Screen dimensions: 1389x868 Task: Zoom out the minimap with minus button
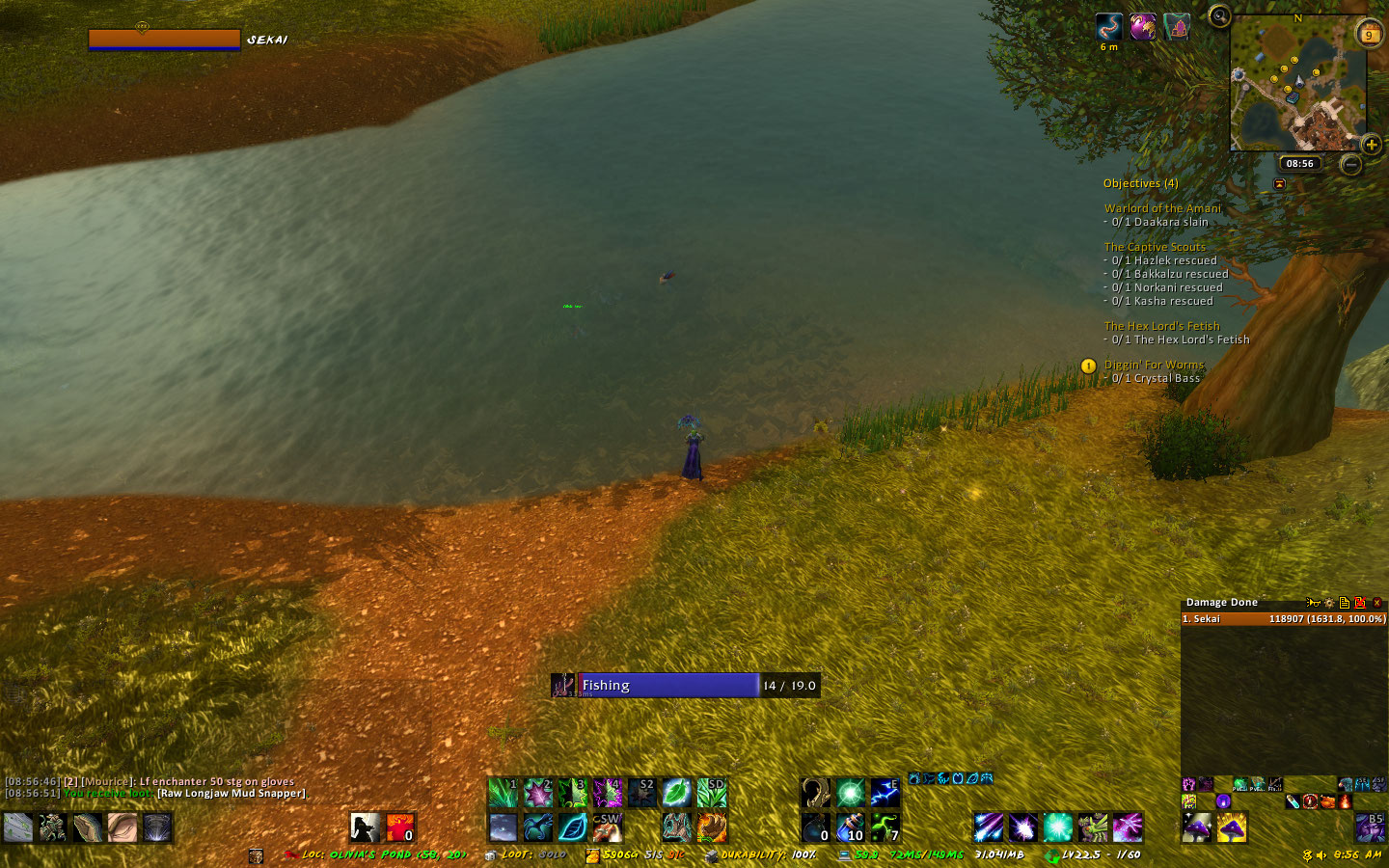point(1351,165)
